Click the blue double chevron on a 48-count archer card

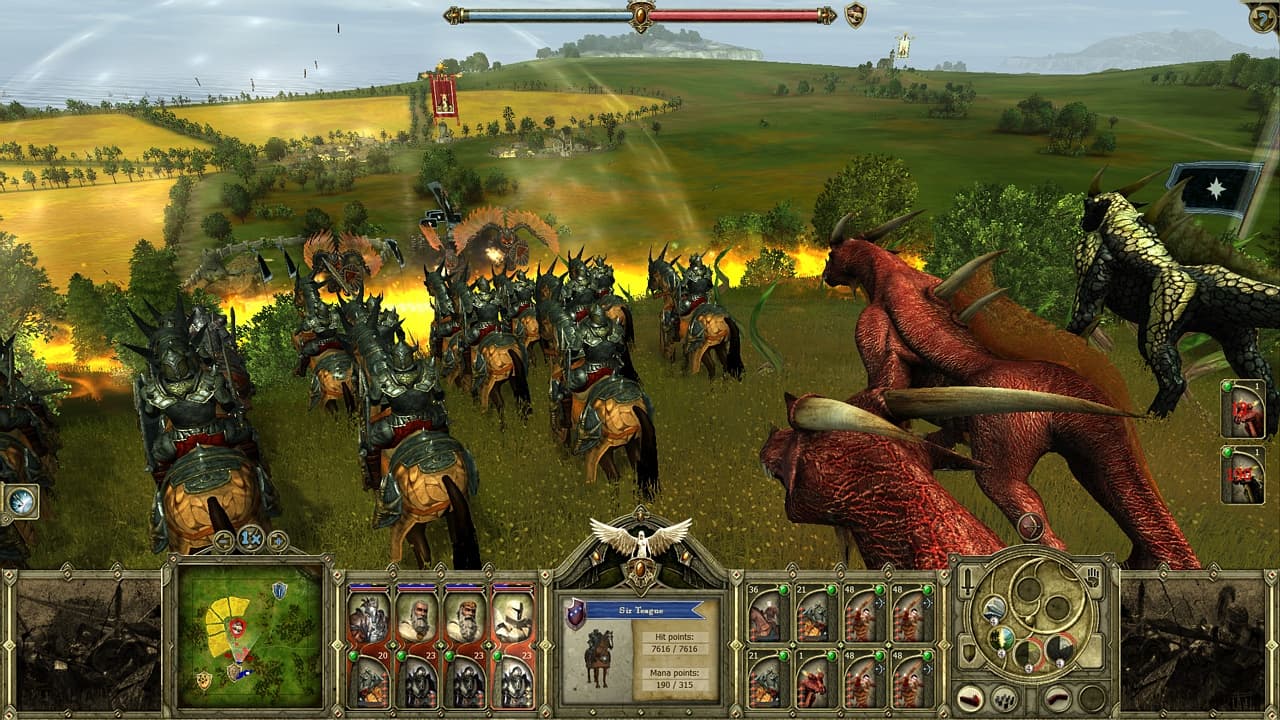click(880, 603)
